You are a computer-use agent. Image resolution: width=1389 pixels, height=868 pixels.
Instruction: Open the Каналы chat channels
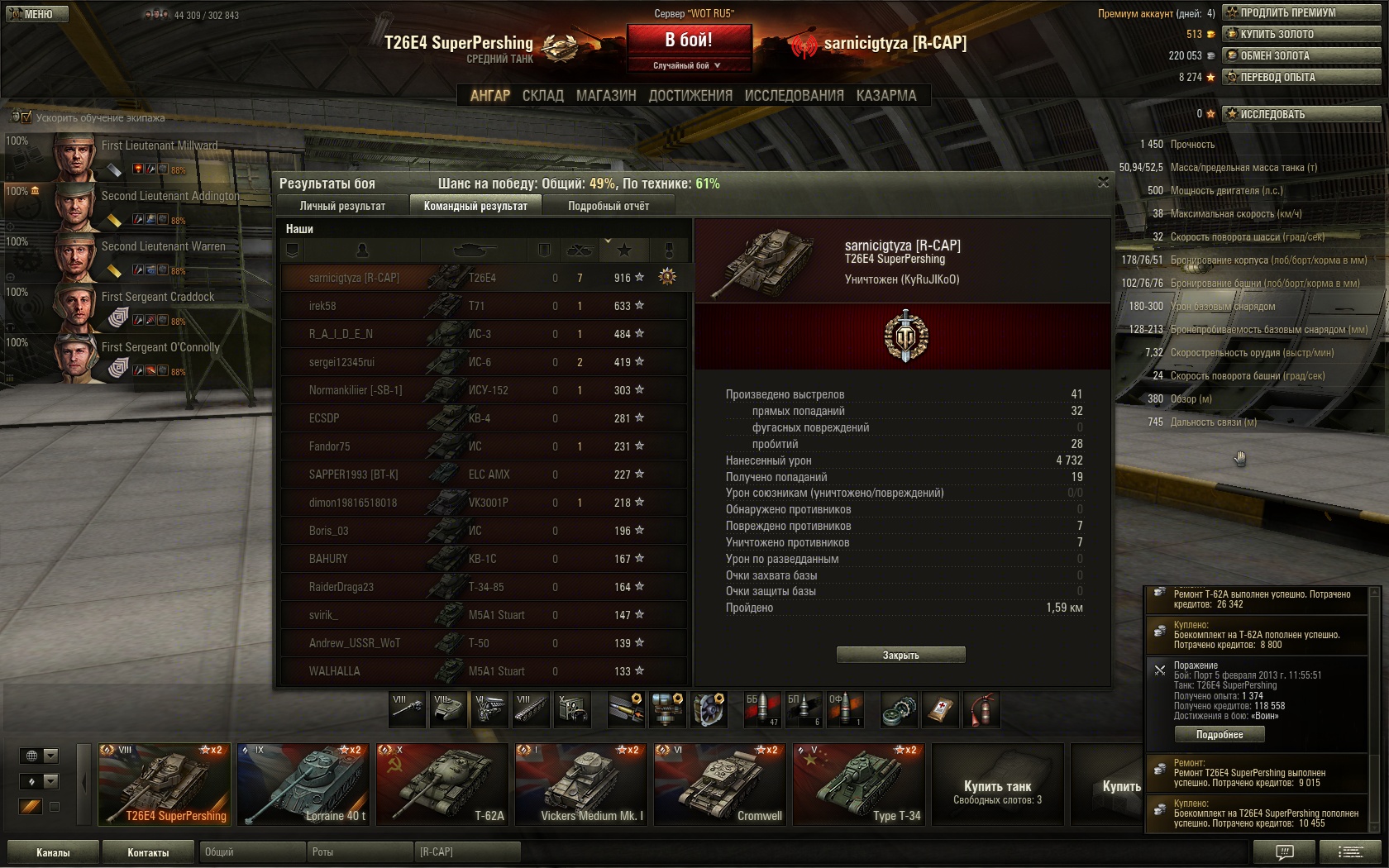pyautogui.click(x=53, y=852)
